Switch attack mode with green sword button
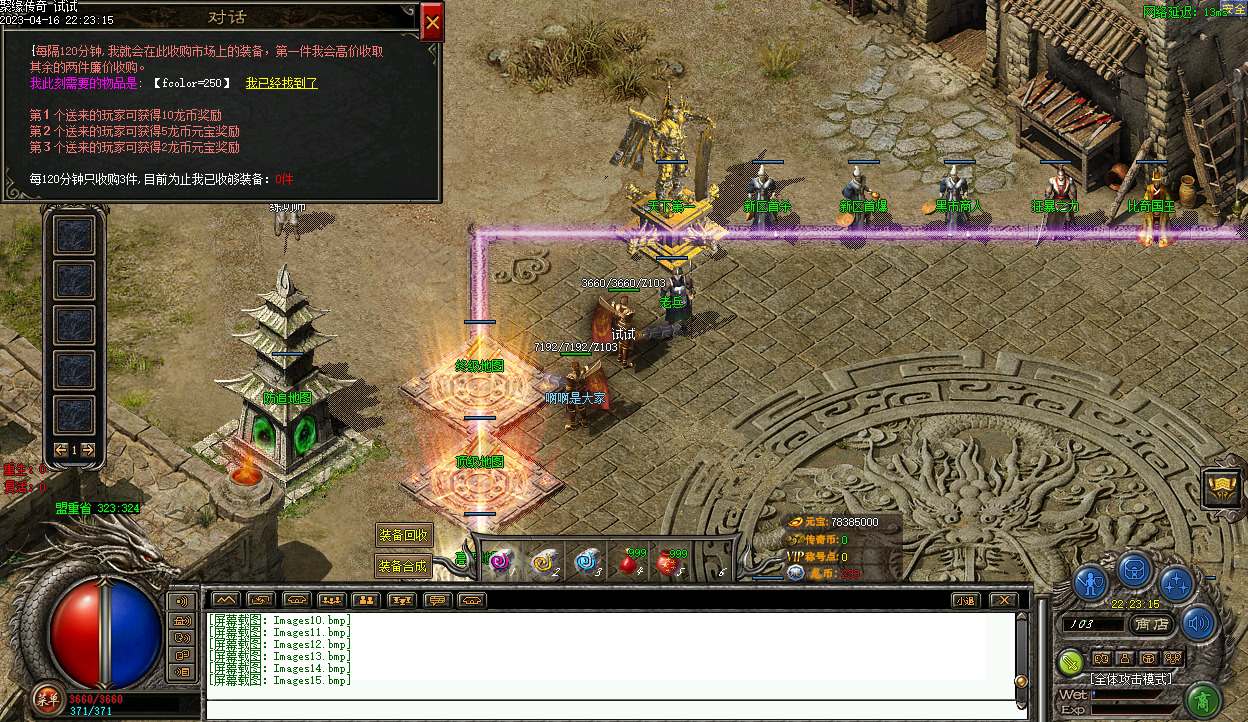 1071,661
